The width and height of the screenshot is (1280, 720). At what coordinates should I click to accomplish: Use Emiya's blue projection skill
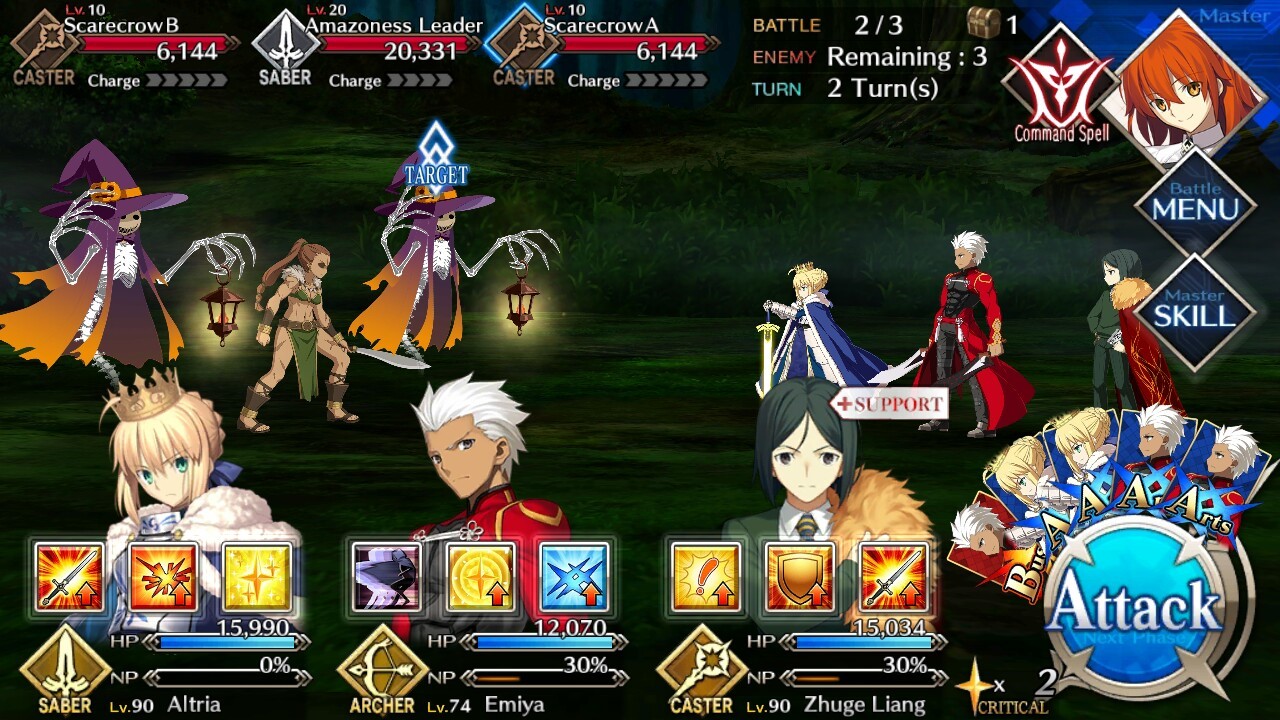point(574,577)
